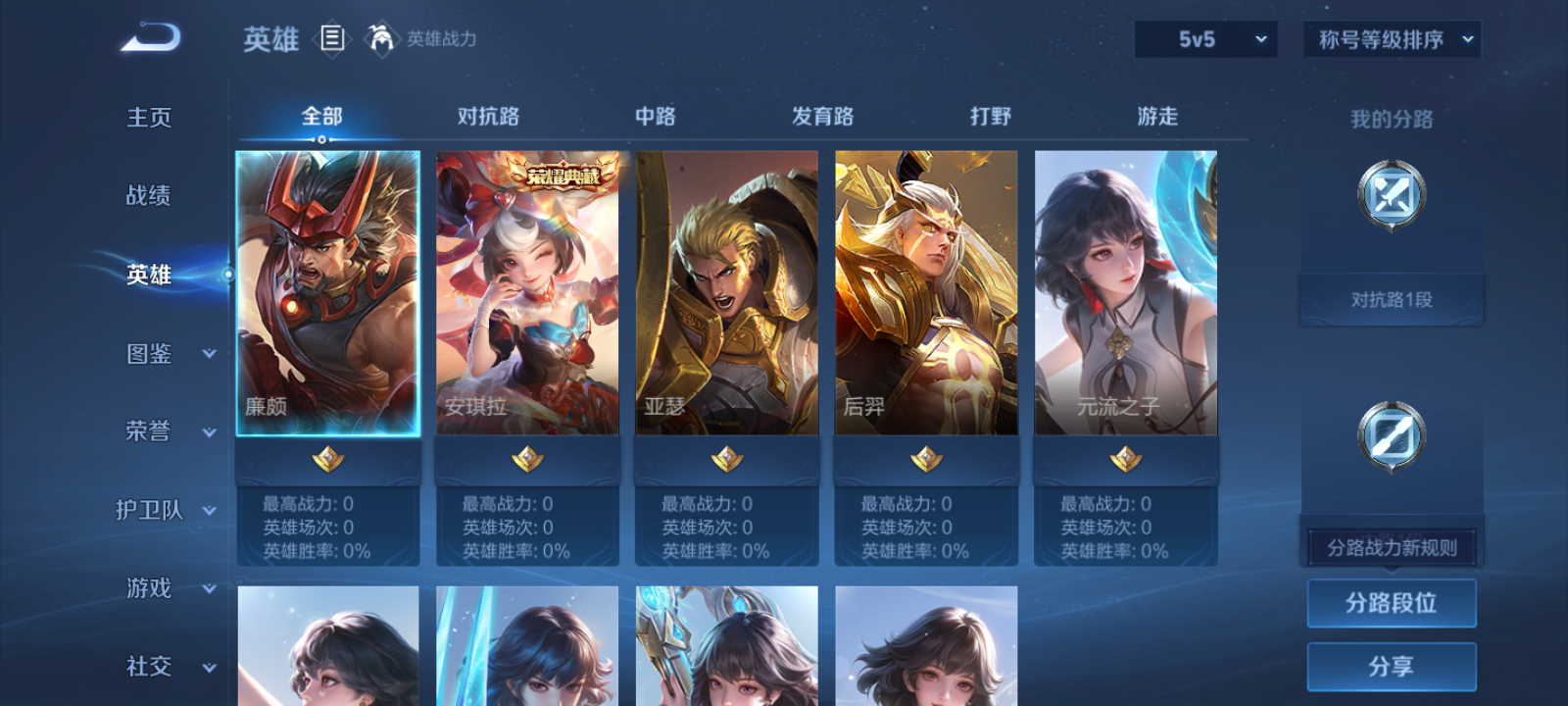Switch to the 打野 lane tab
1568x706 pixels.
tap(989, 116)
